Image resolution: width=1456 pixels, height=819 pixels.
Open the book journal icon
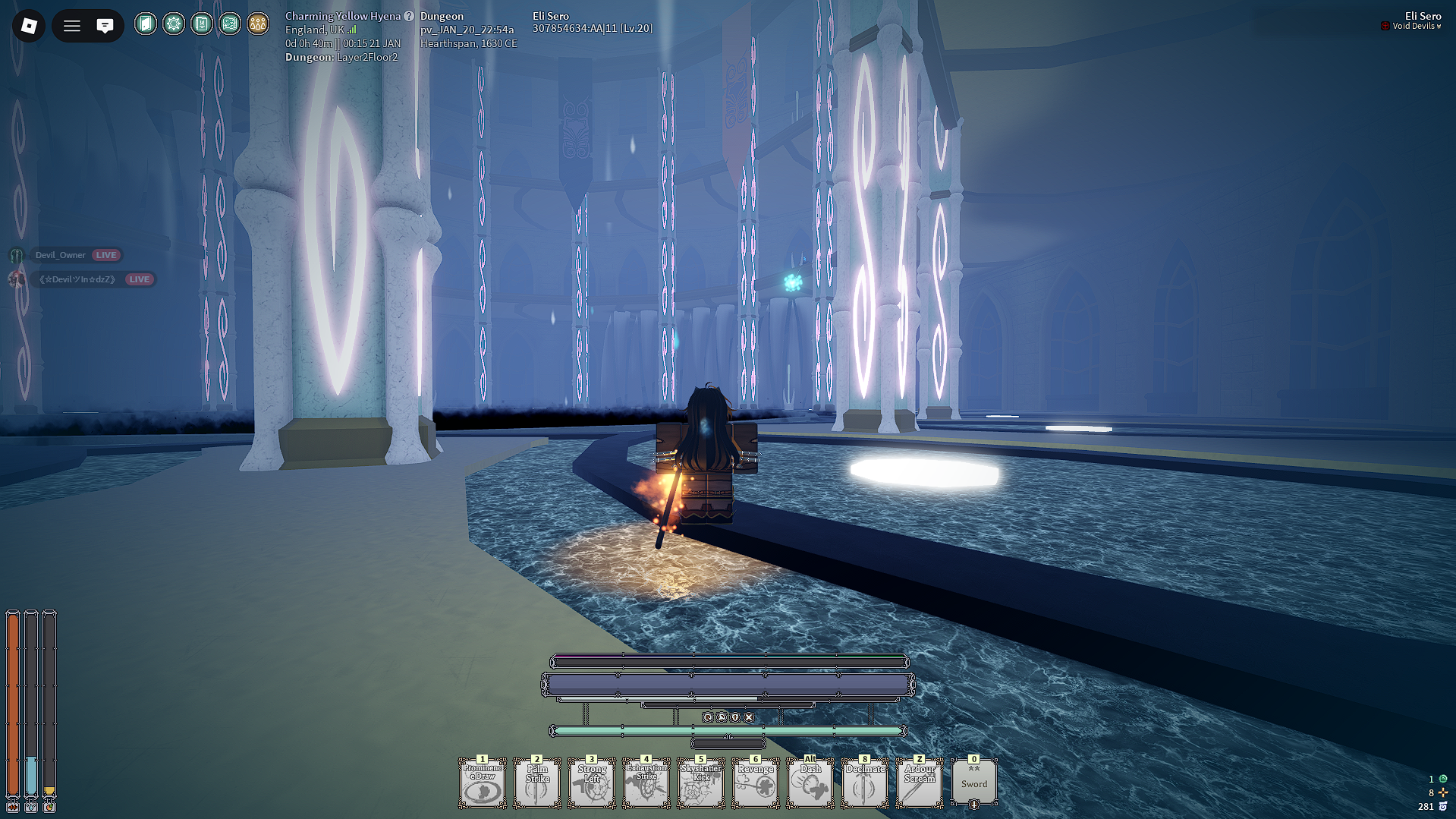(202, 24)
